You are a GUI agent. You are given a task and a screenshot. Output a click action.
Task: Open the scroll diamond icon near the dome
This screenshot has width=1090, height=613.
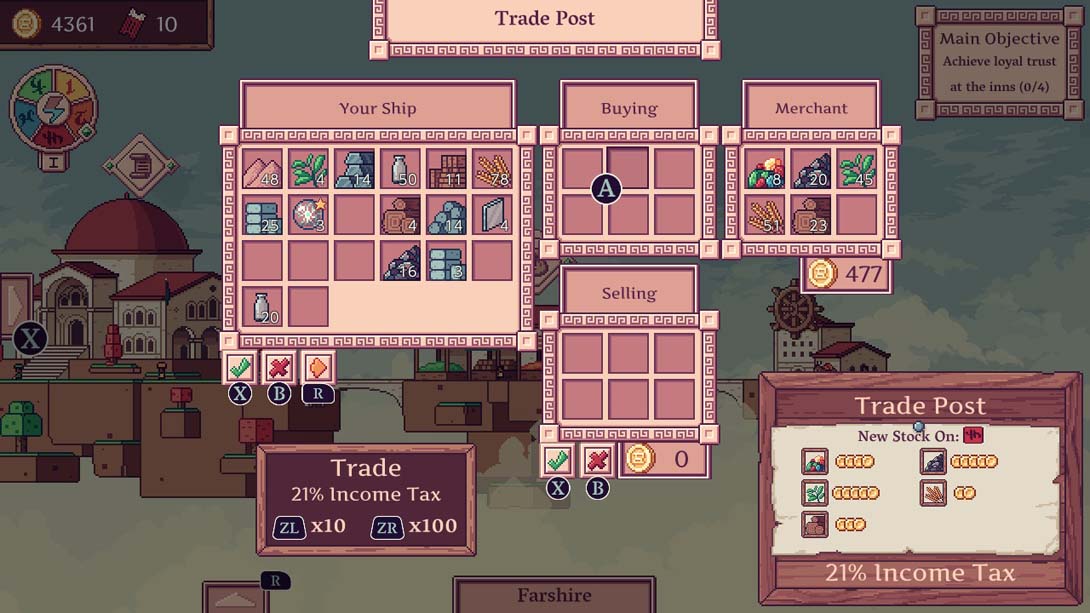140,165
